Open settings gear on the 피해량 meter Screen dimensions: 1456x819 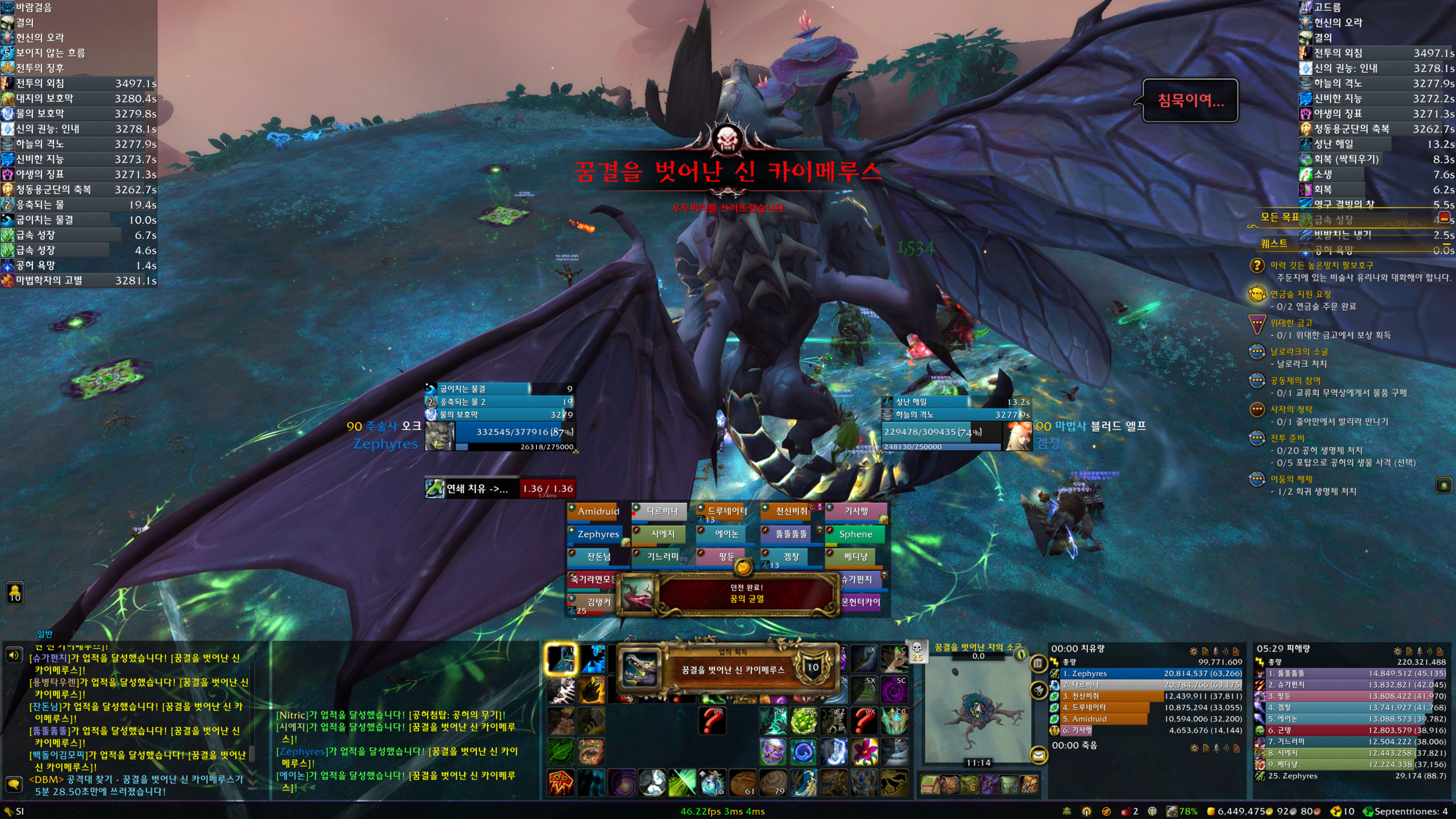[x=1397, y=651]
